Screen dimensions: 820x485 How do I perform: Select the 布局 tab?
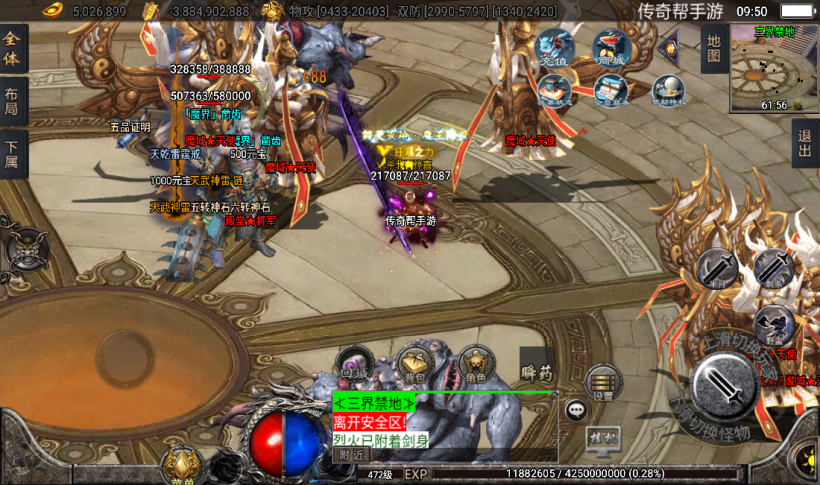(x=13, y=102)
